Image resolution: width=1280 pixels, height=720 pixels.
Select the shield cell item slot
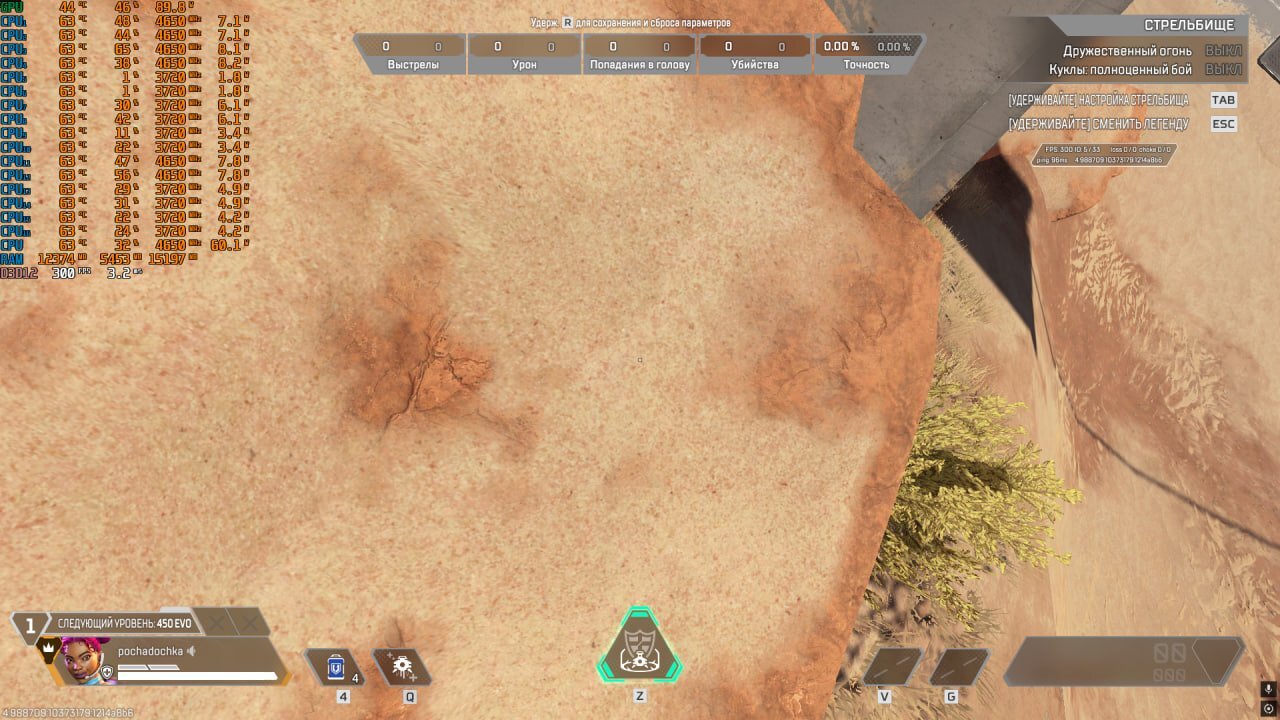tap(336, 666)
